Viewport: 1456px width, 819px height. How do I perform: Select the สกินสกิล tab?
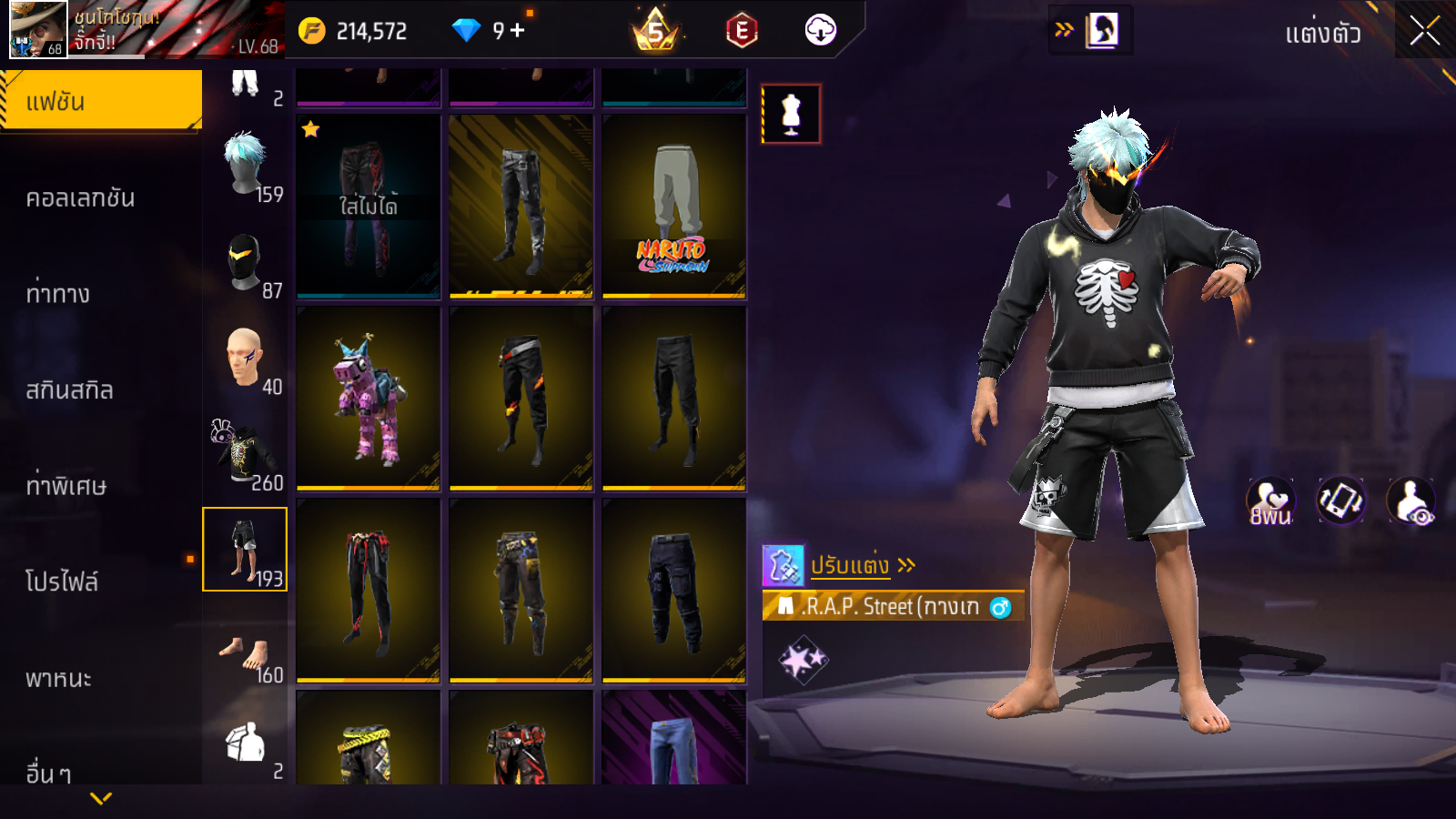[x=69, y=390]
